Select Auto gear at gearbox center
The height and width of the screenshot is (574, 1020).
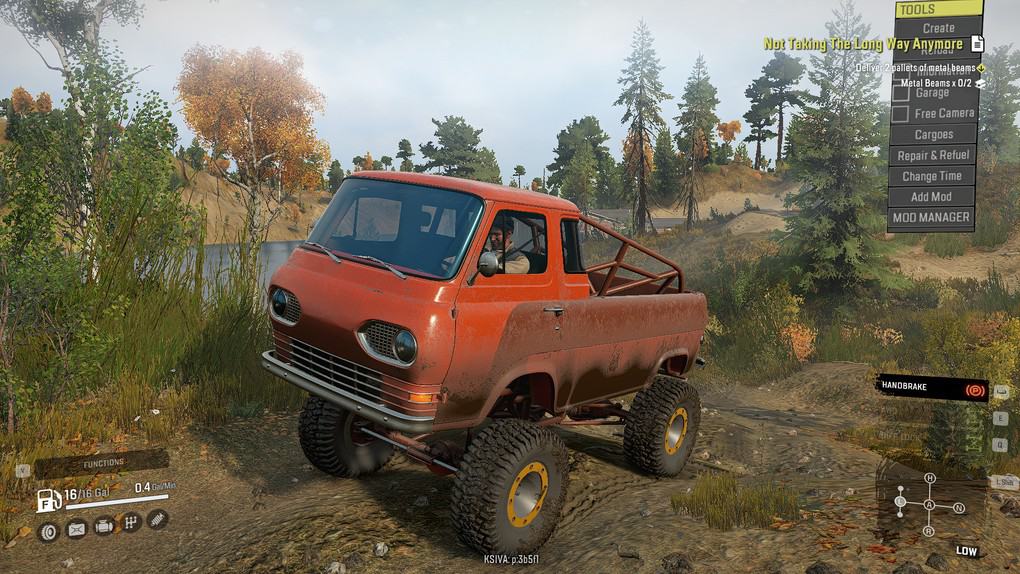click(x=929, y=505)
